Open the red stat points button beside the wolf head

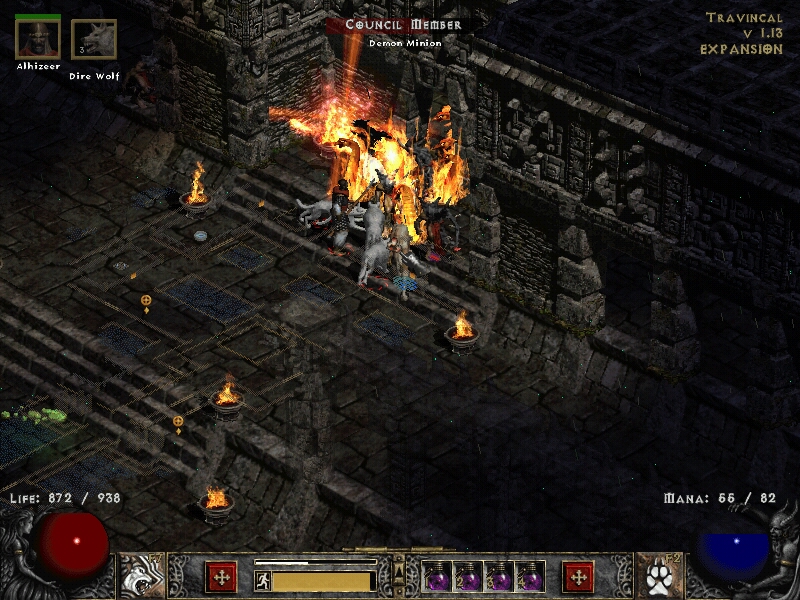pos(221,577)
